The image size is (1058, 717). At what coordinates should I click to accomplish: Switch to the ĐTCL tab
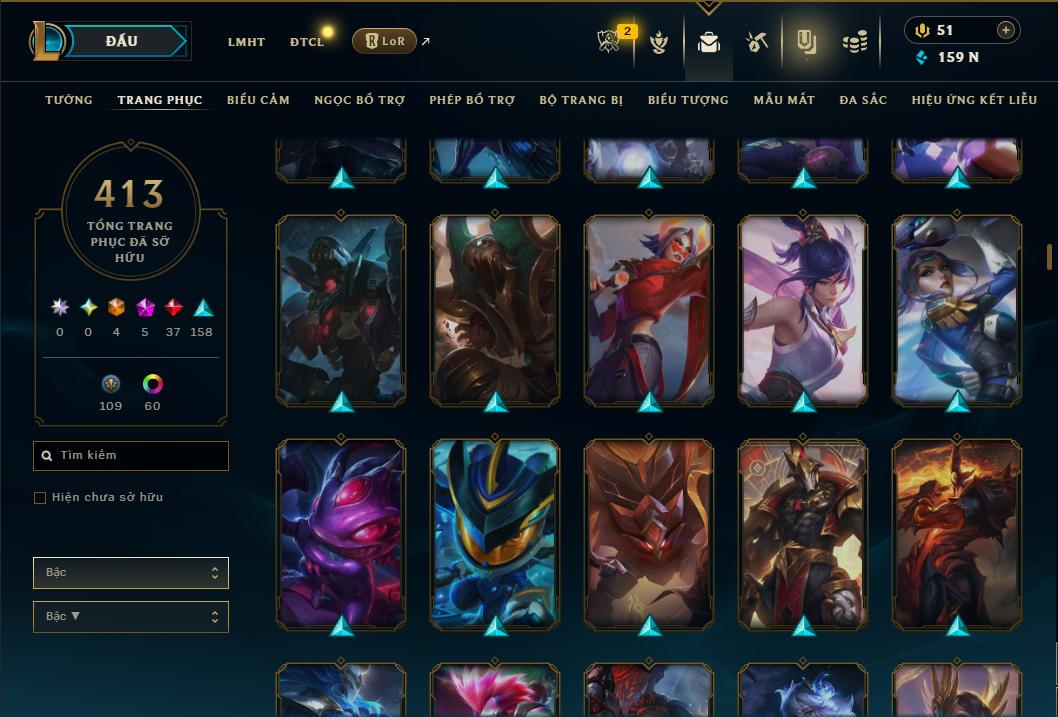pos(307,42)
